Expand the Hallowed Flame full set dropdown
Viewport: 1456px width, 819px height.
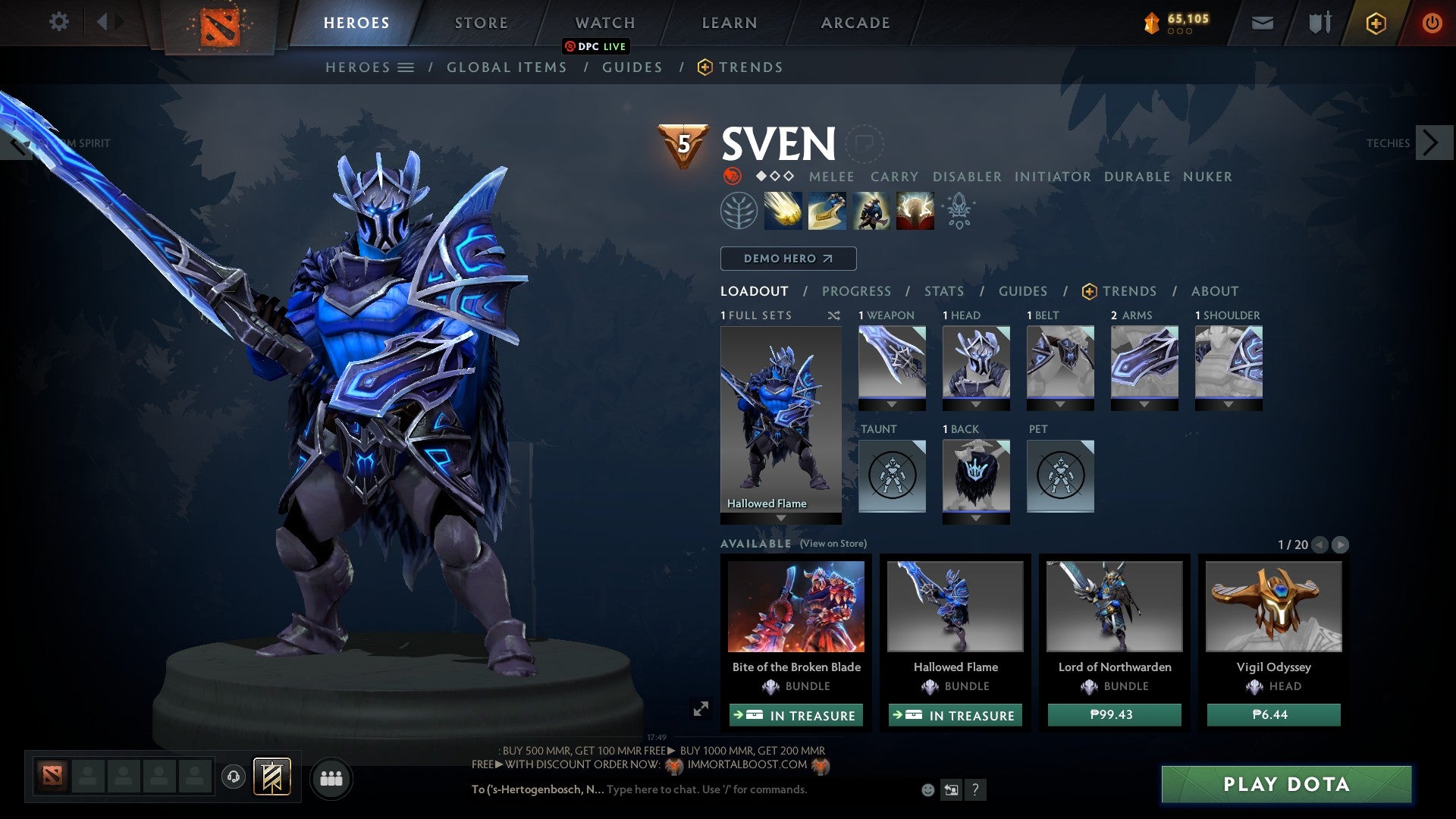click(781, 519)
